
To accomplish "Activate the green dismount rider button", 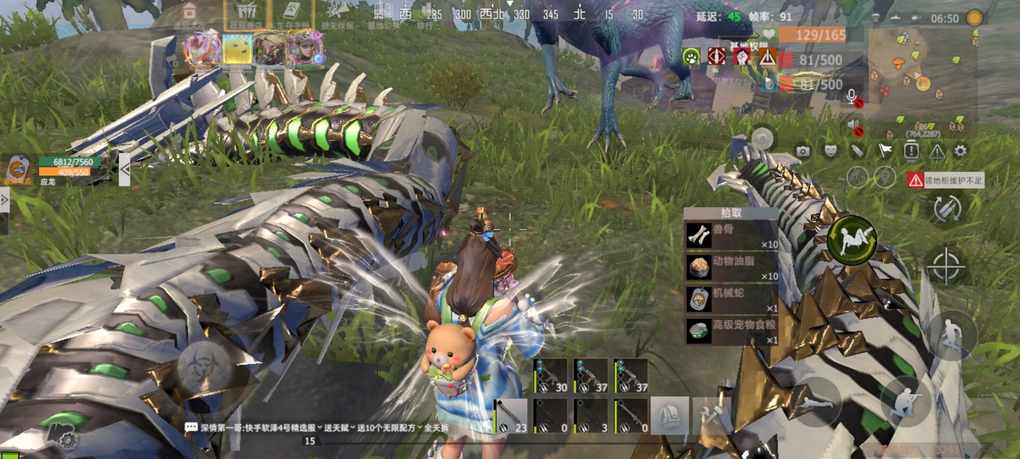I will 851,238.
